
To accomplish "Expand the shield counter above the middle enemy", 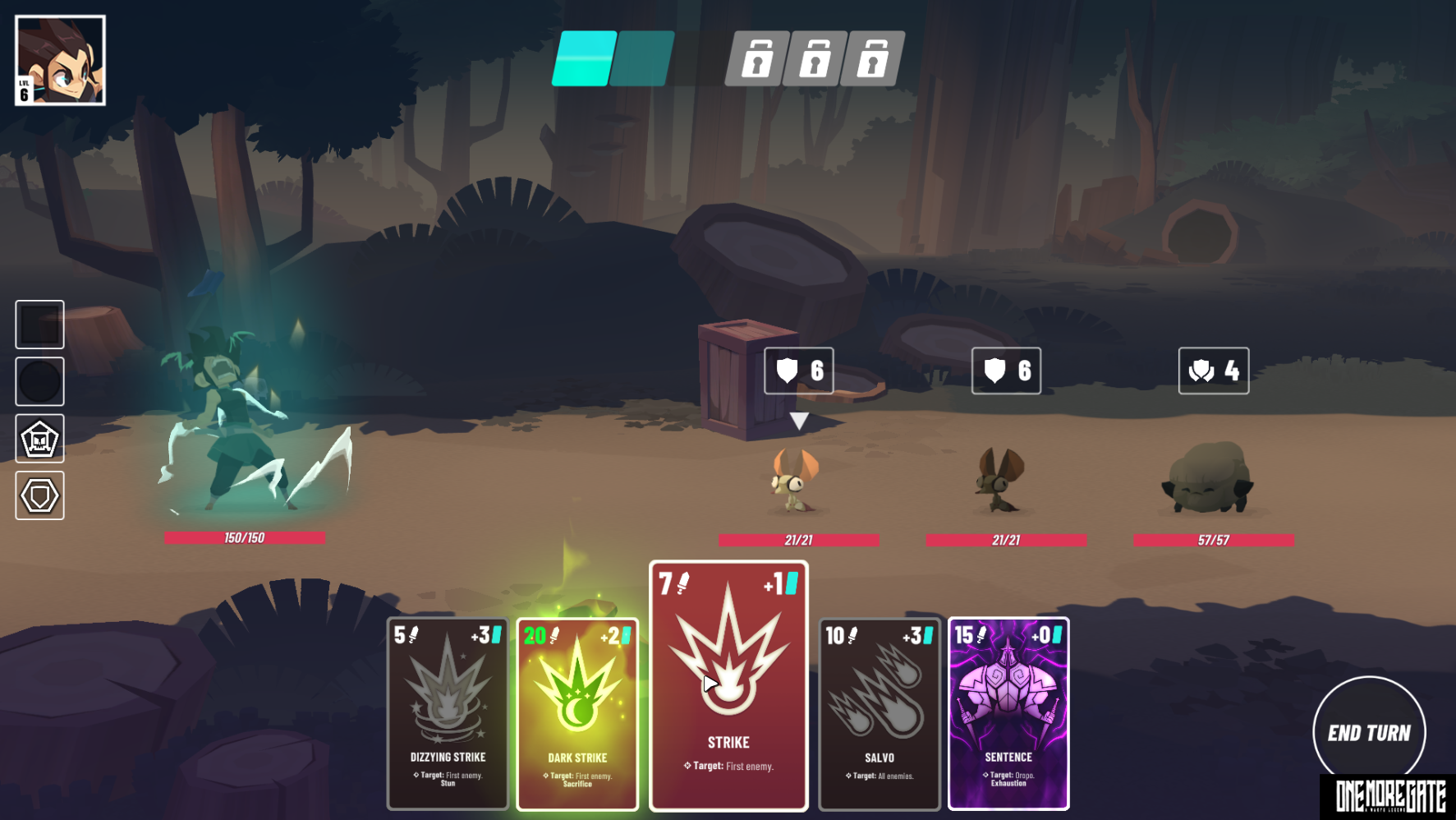I will click(x=1005, y=371).
